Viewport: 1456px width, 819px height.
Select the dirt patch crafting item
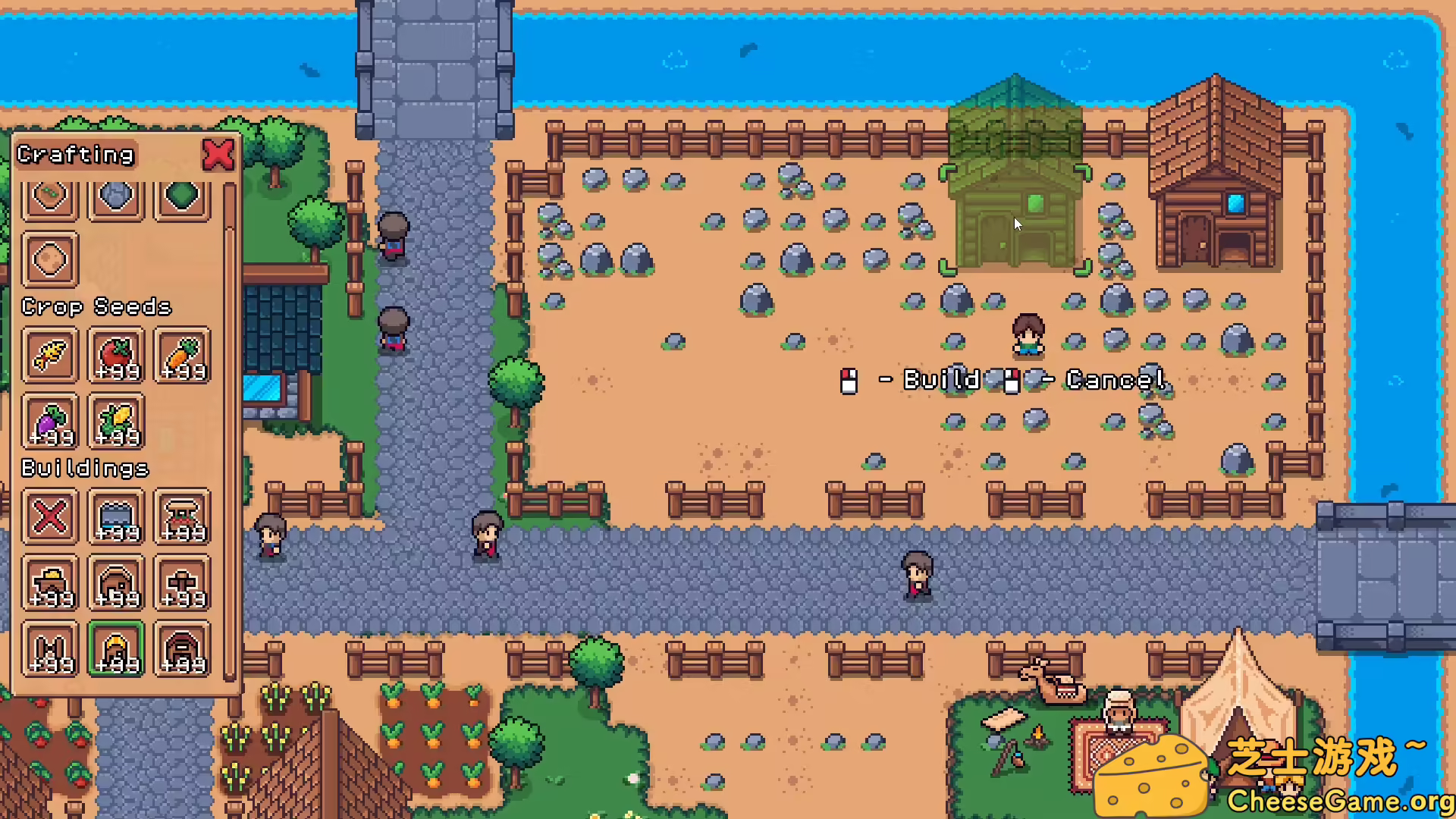tap(49, 260)
